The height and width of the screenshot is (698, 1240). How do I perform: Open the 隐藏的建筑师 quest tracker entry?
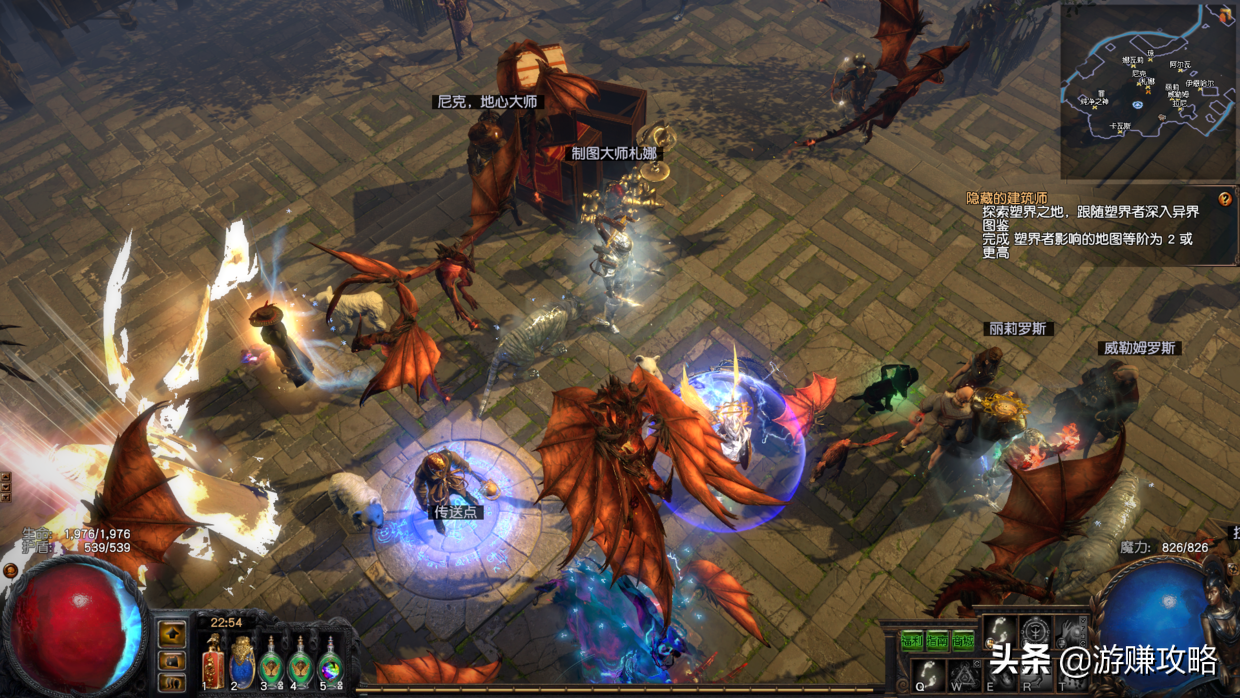(1006, 199)
